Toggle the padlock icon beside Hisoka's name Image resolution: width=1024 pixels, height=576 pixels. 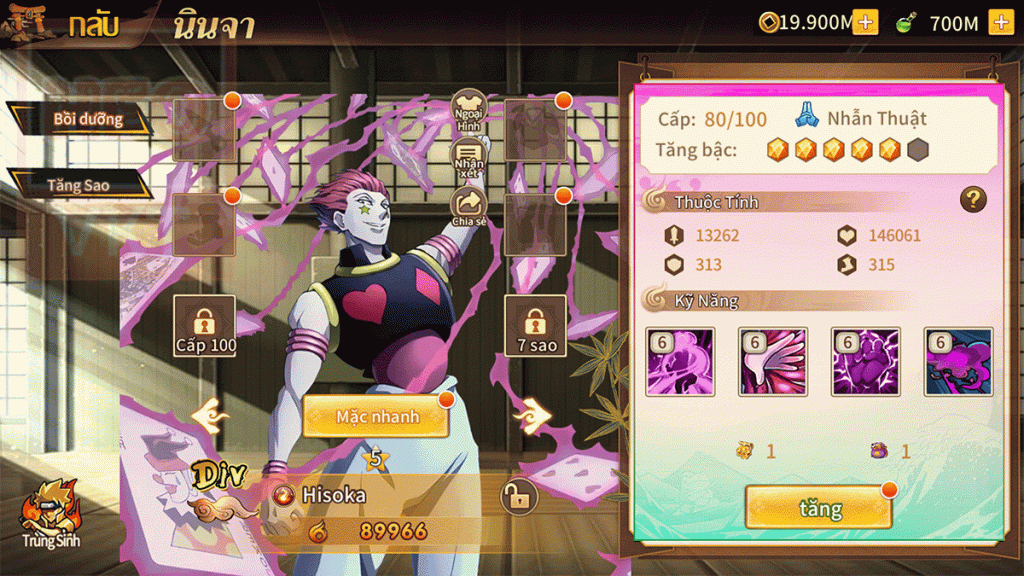pyautogui.click(x=518, y=496)
